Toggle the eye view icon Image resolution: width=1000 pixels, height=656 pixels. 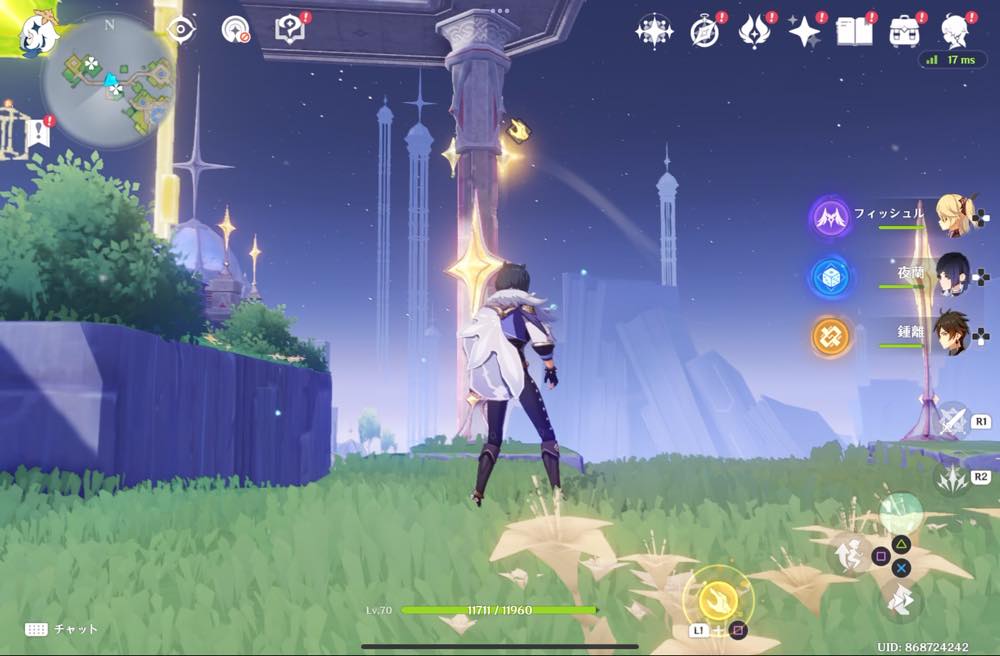pos(181,29)
